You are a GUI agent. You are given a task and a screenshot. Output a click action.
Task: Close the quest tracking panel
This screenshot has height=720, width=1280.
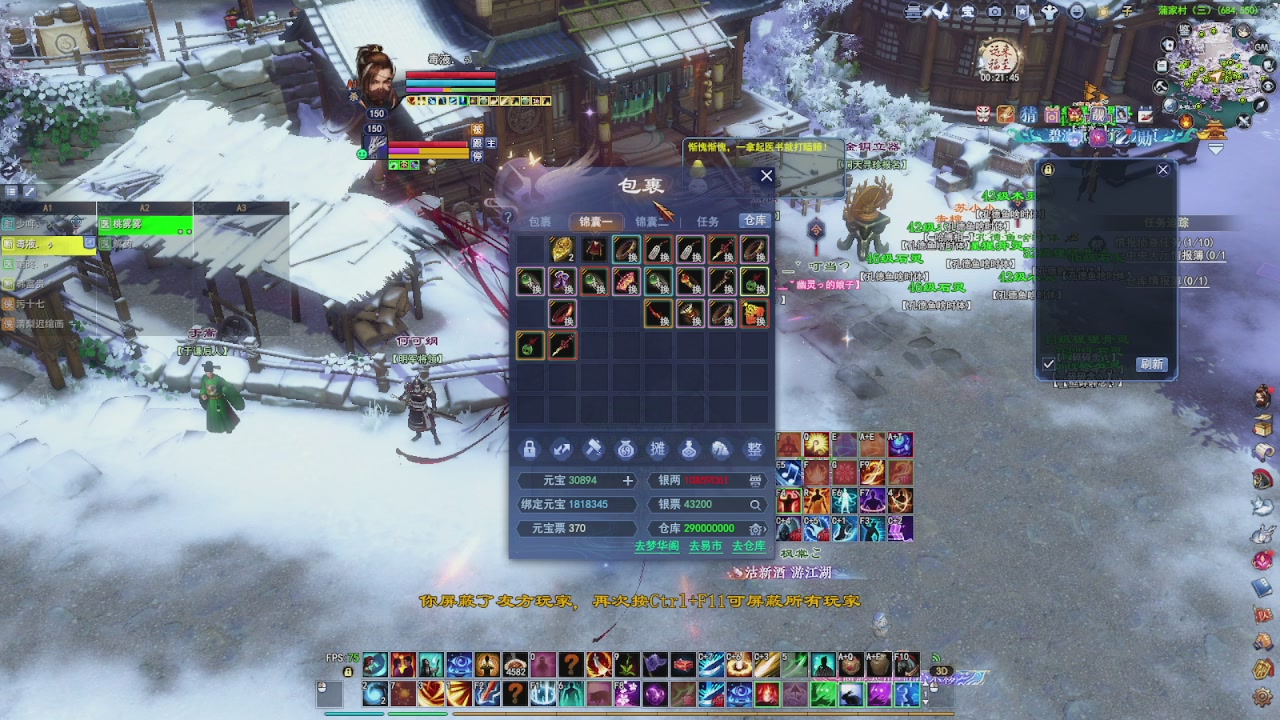(x=1163, y=170)
